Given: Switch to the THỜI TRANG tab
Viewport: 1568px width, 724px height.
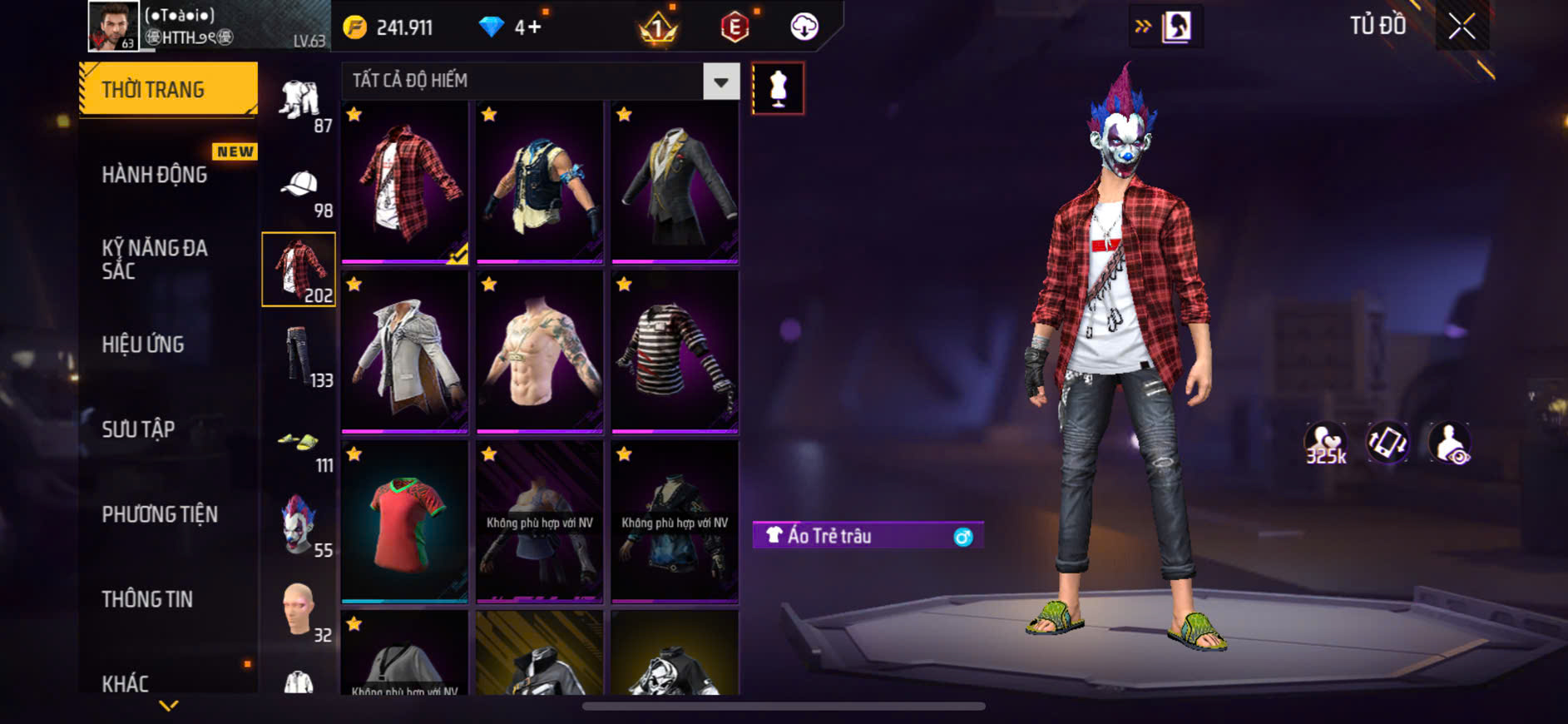Looking at the screenshot, I should [x=168, y=89].
